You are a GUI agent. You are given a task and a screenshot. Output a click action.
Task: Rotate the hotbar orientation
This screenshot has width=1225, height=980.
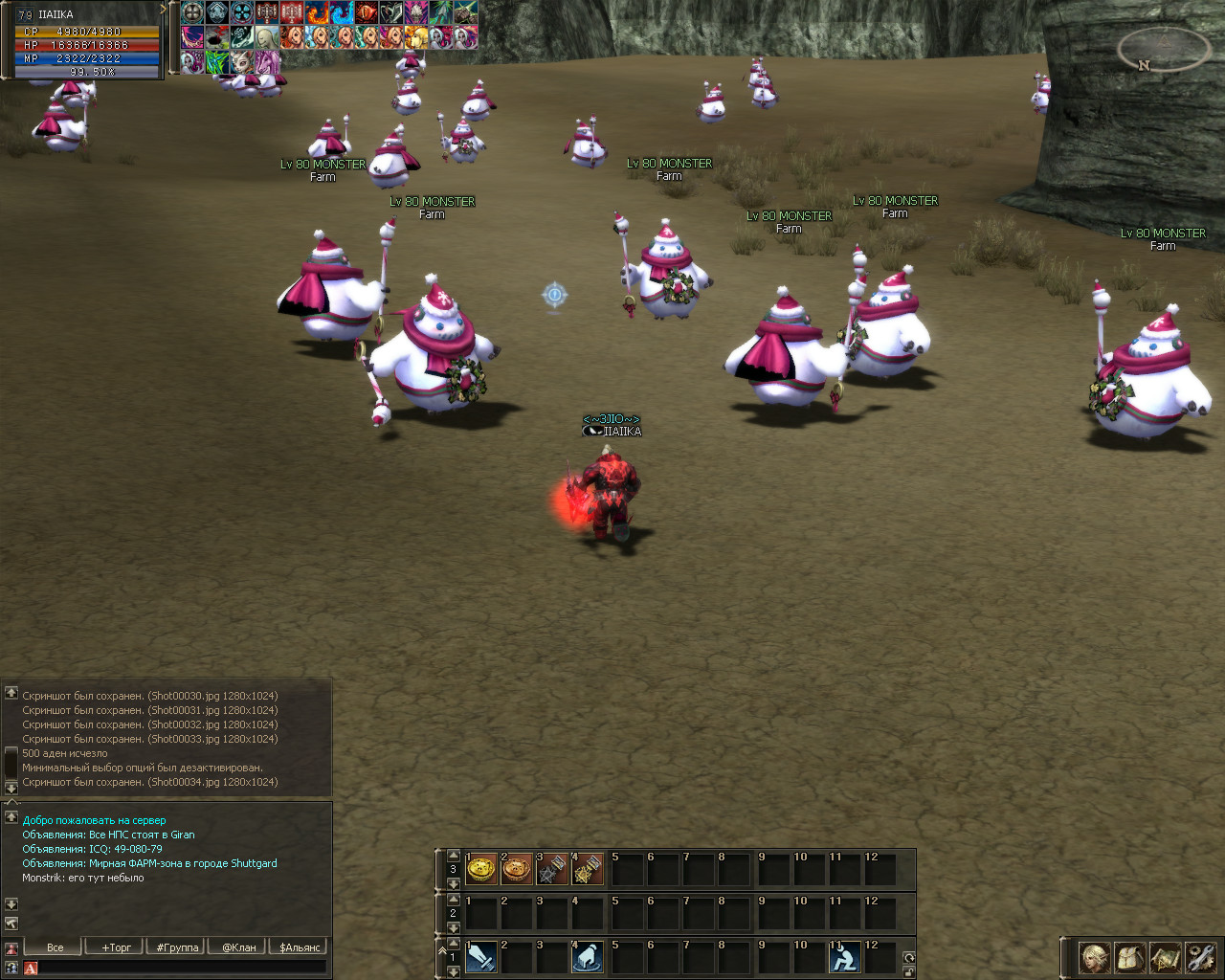(908, 957)
